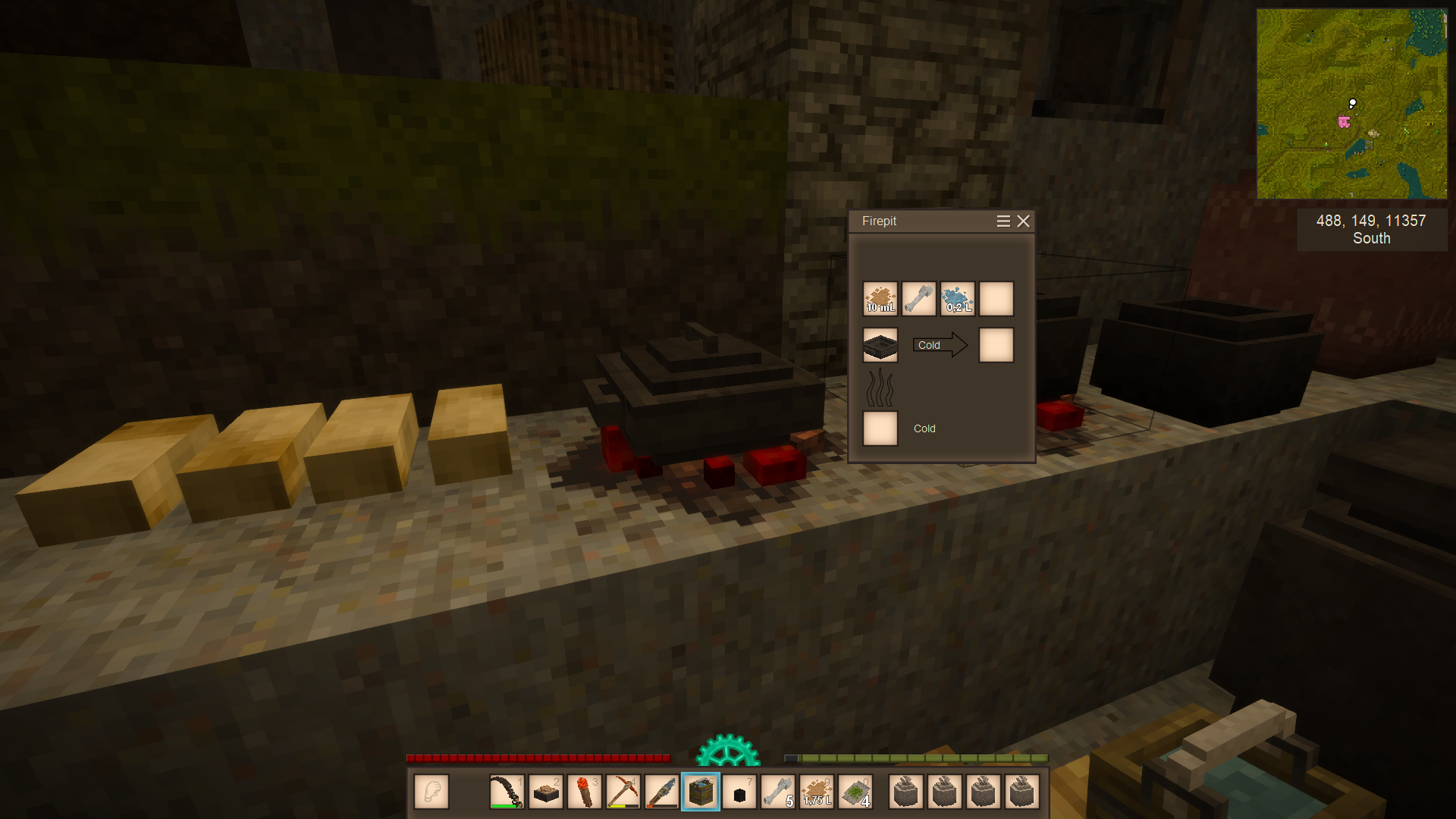Select the stack of 5 bones
The height and width of the screenshot is (819, 1456).
coord(778,792)
